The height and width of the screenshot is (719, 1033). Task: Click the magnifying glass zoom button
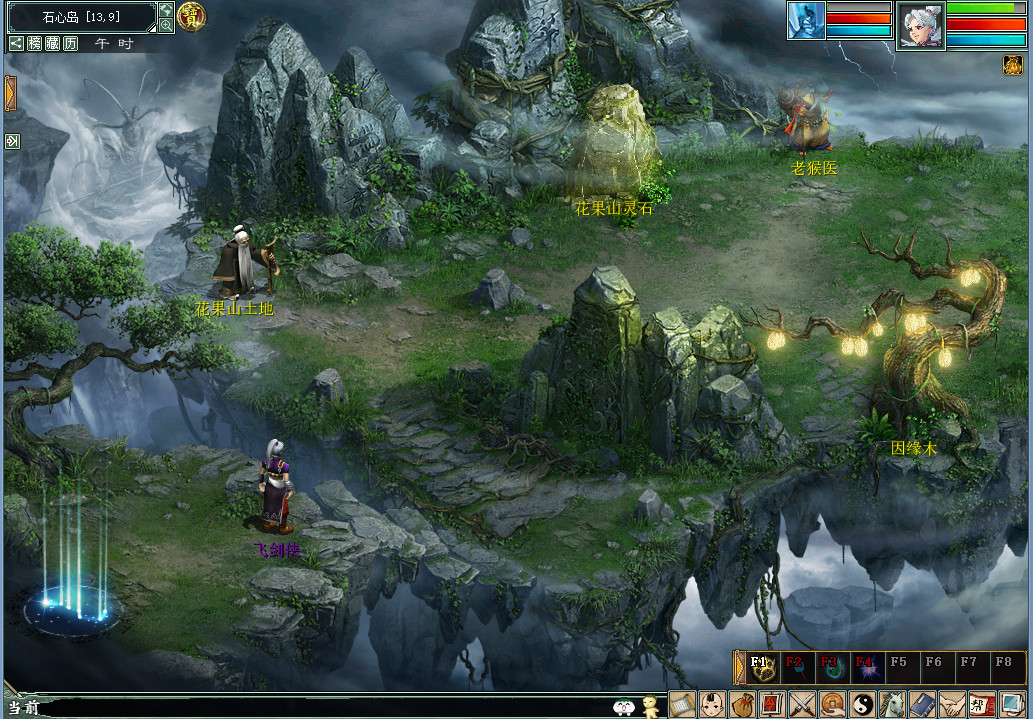pos(166,25)
